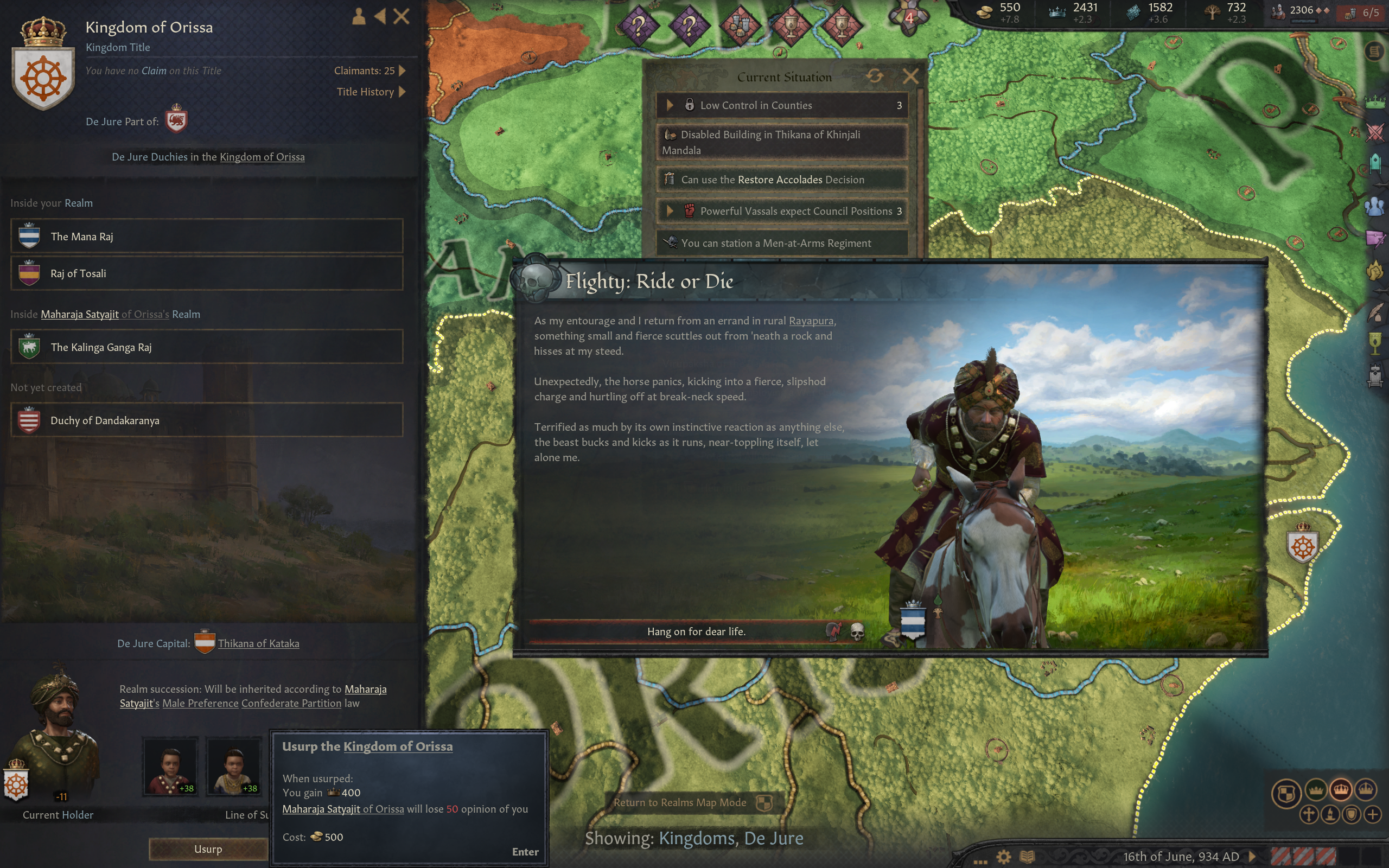
Task: Expand the Claimants list
Action: coord(369,71)
